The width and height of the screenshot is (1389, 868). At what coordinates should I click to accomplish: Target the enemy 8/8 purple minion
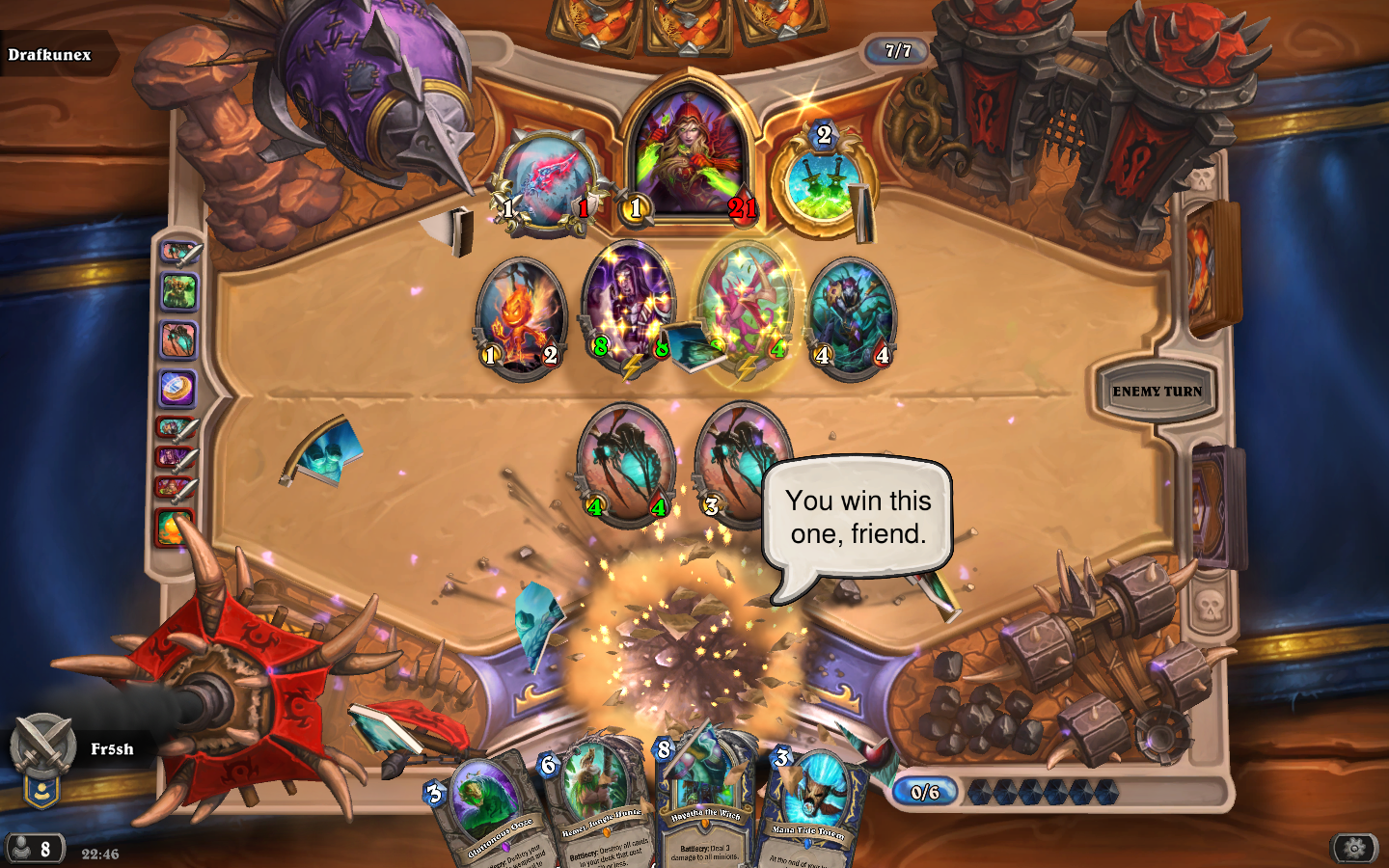pyautogui.click(x=629, y=304)
